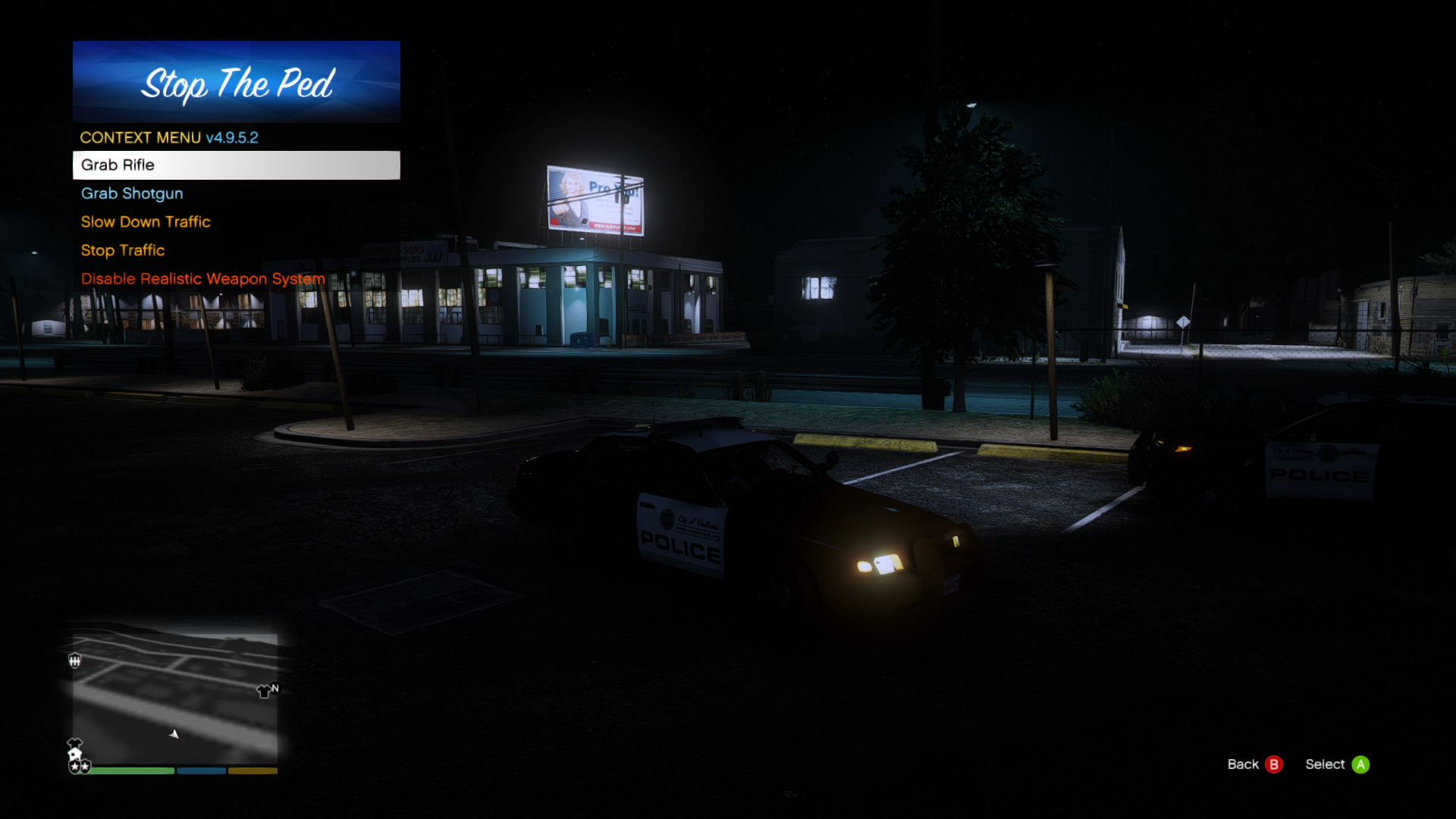Viewport: 1456px width, 819px height.
Task: Select the Grab Rifle menu entry
Action: tap(236, 165)
